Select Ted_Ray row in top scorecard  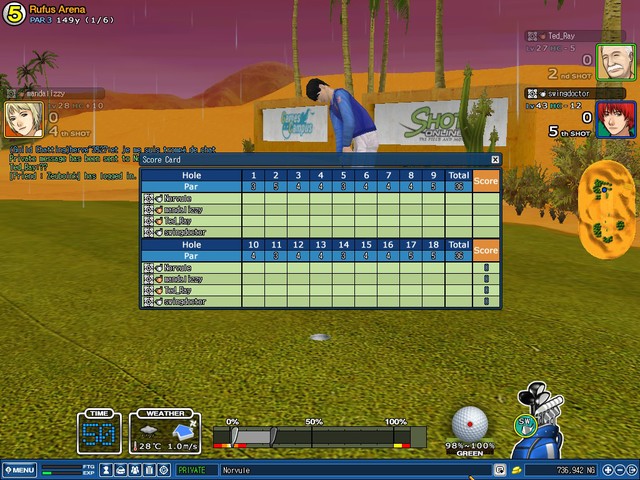pyautogui.click(x=190, y=220)
